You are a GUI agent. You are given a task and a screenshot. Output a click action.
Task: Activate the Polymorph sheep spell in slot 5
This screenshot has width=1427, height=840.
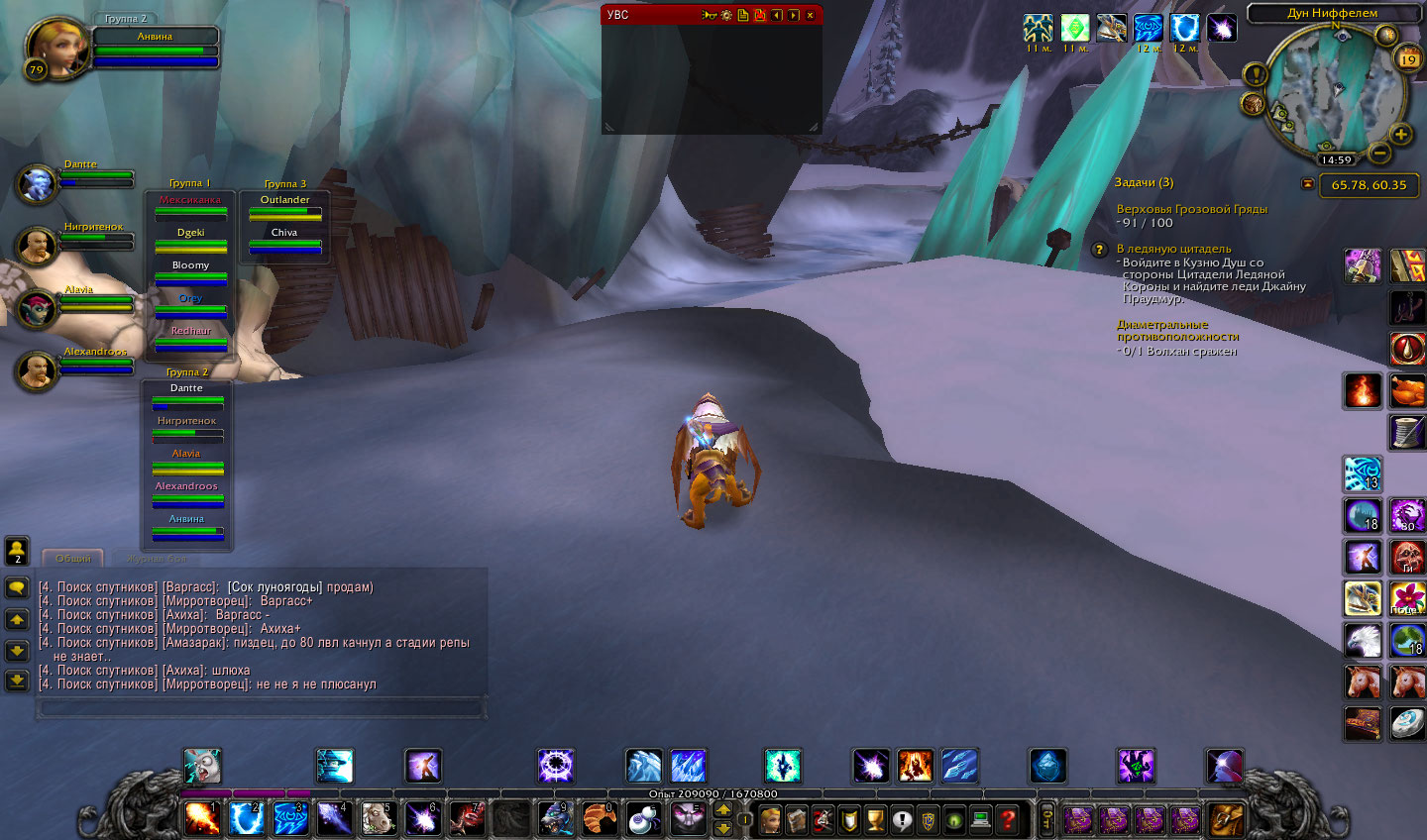pos(377,818)
